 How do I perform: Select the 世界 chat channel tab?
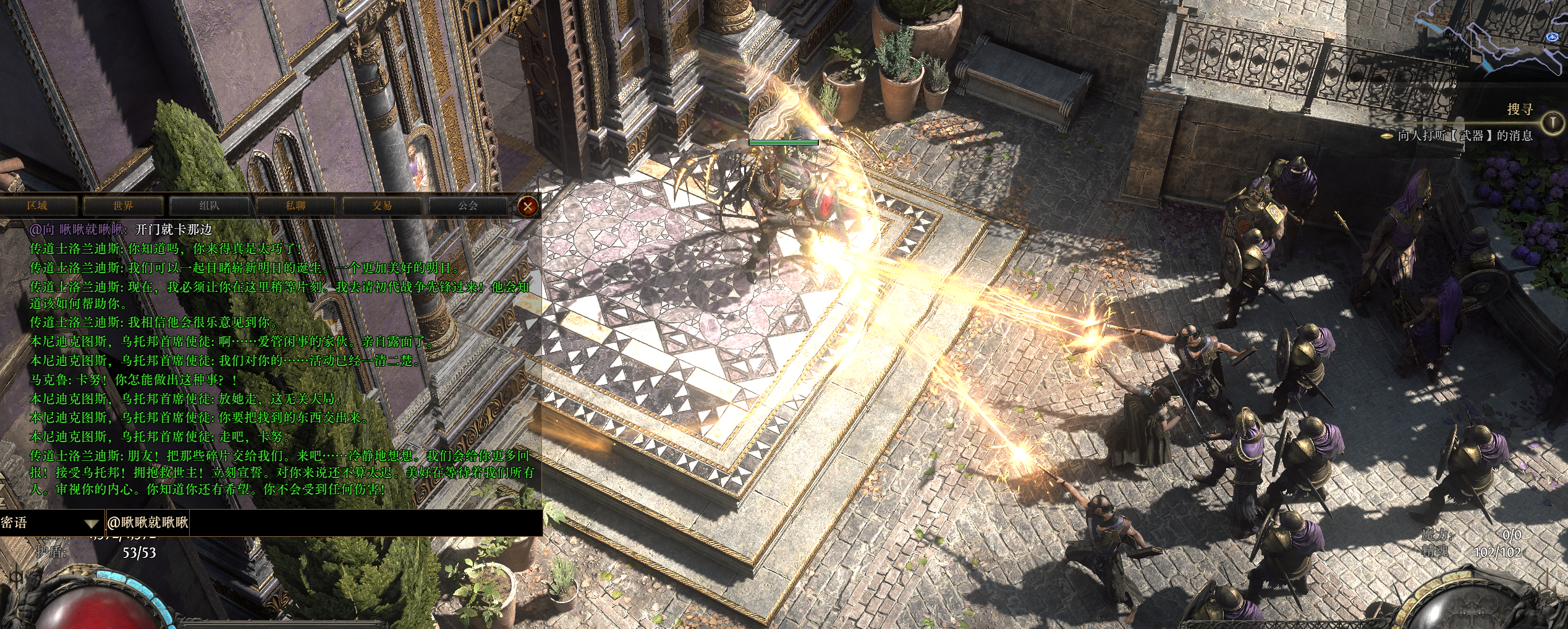click(x=123, y=206)
